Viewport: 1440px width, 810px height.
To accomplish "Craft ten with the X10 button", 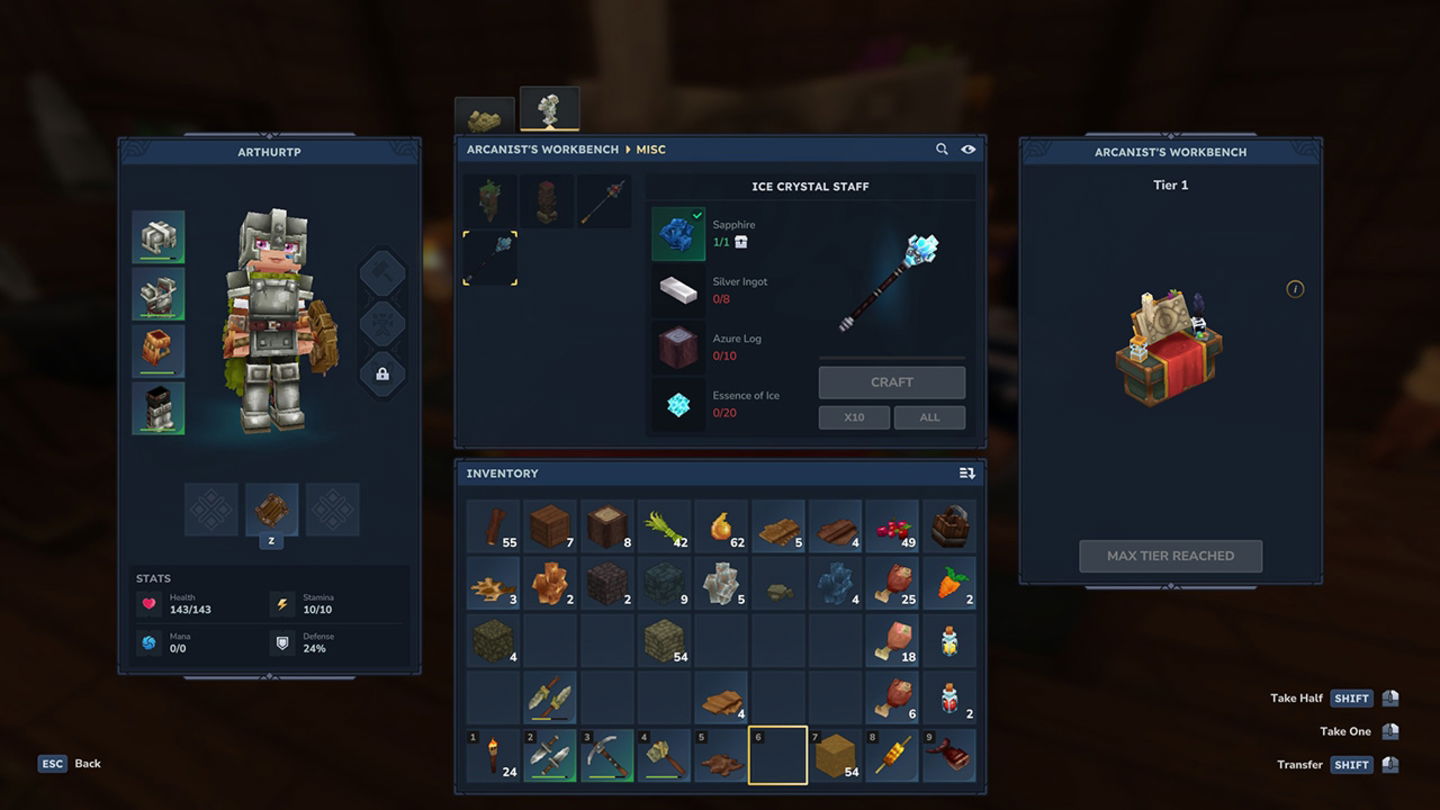I will pyautogui.click(x=854, y=417).
